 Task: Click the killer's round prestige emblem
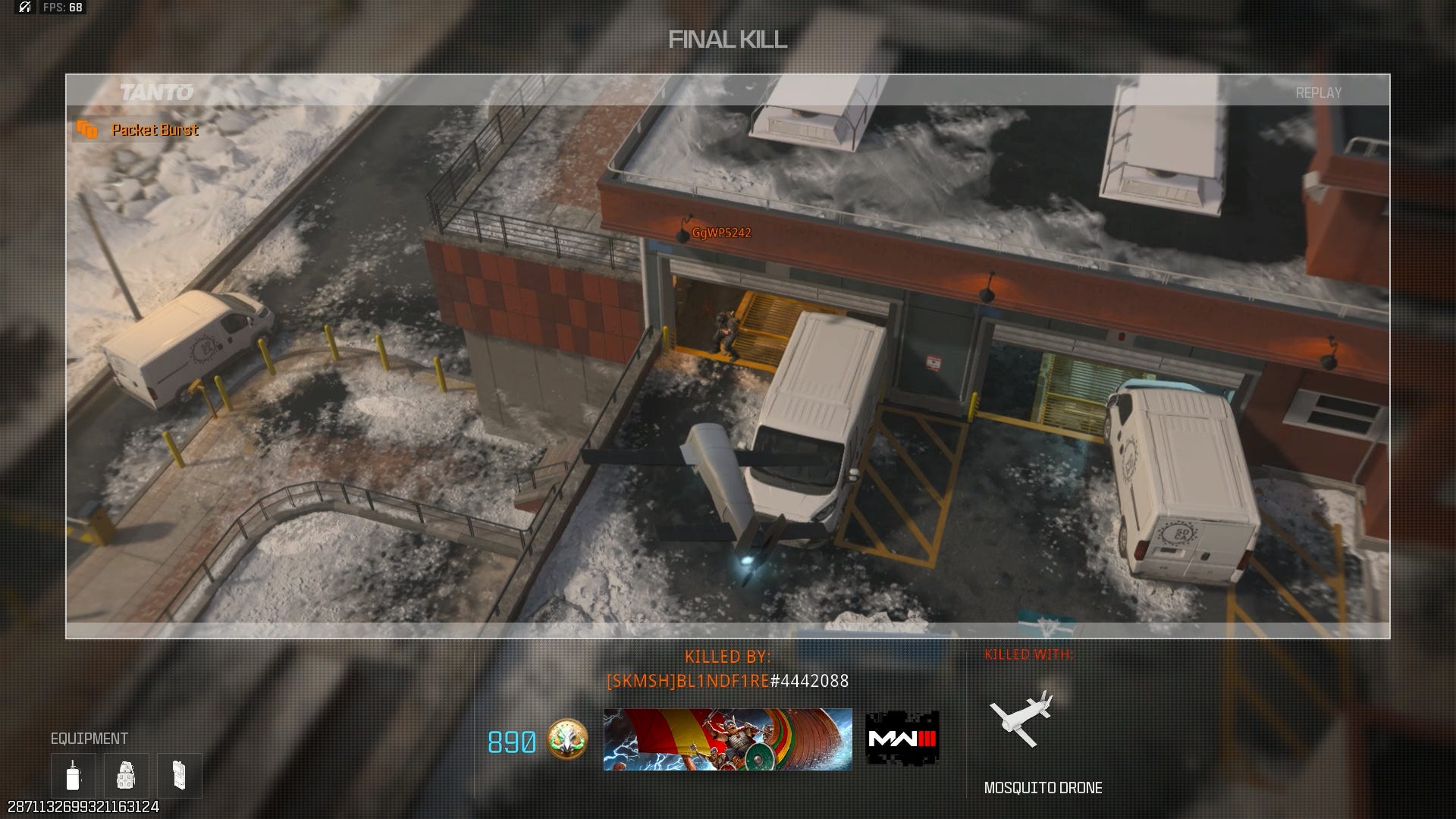click(x=566, y=740)
